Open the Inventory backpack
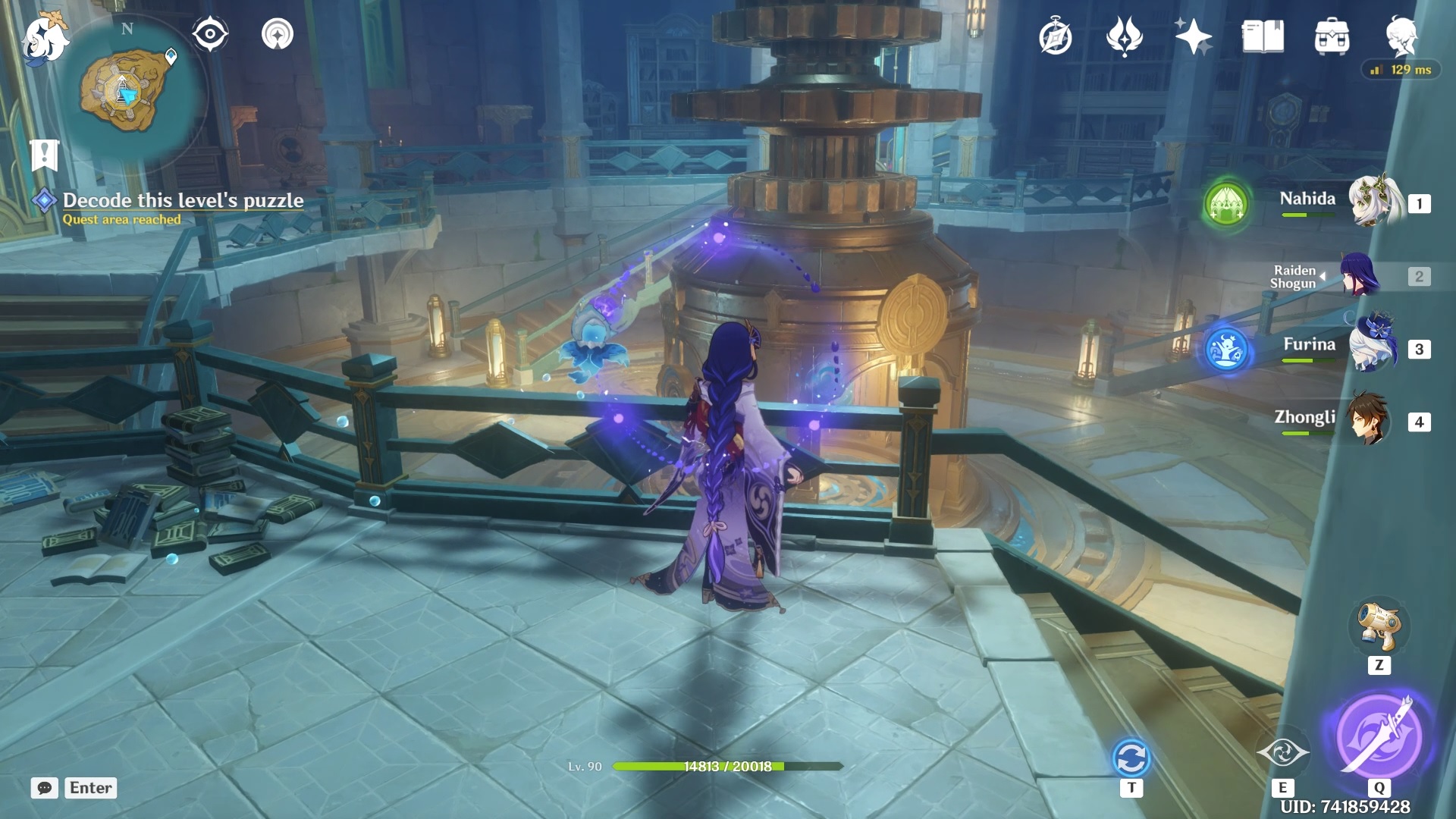Screen dimensions: 1456x819 point(1332,36)
